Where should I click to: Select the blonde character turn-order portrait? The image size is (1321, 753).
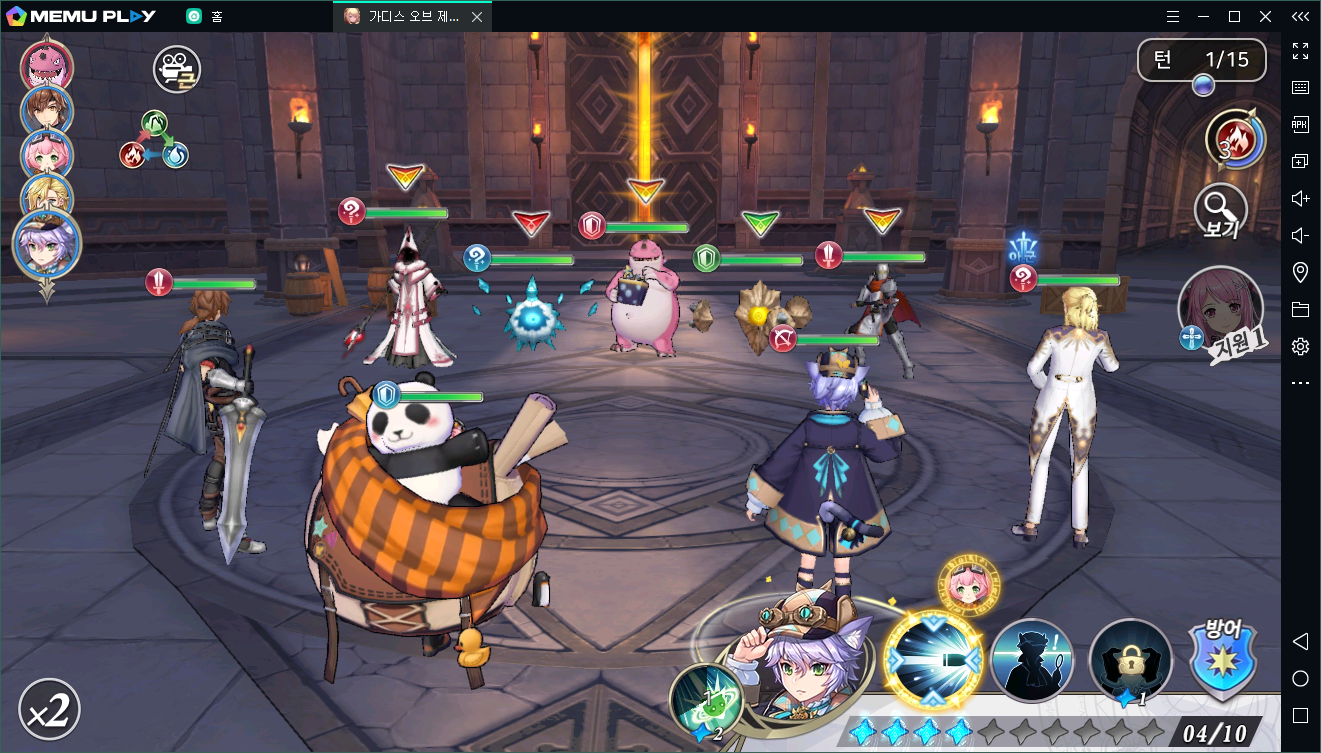(x=46, y=194)
